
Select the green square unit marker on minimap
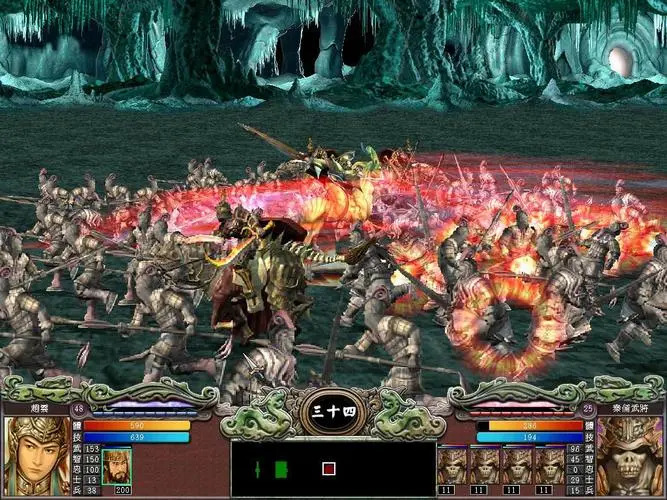point(282,468)
